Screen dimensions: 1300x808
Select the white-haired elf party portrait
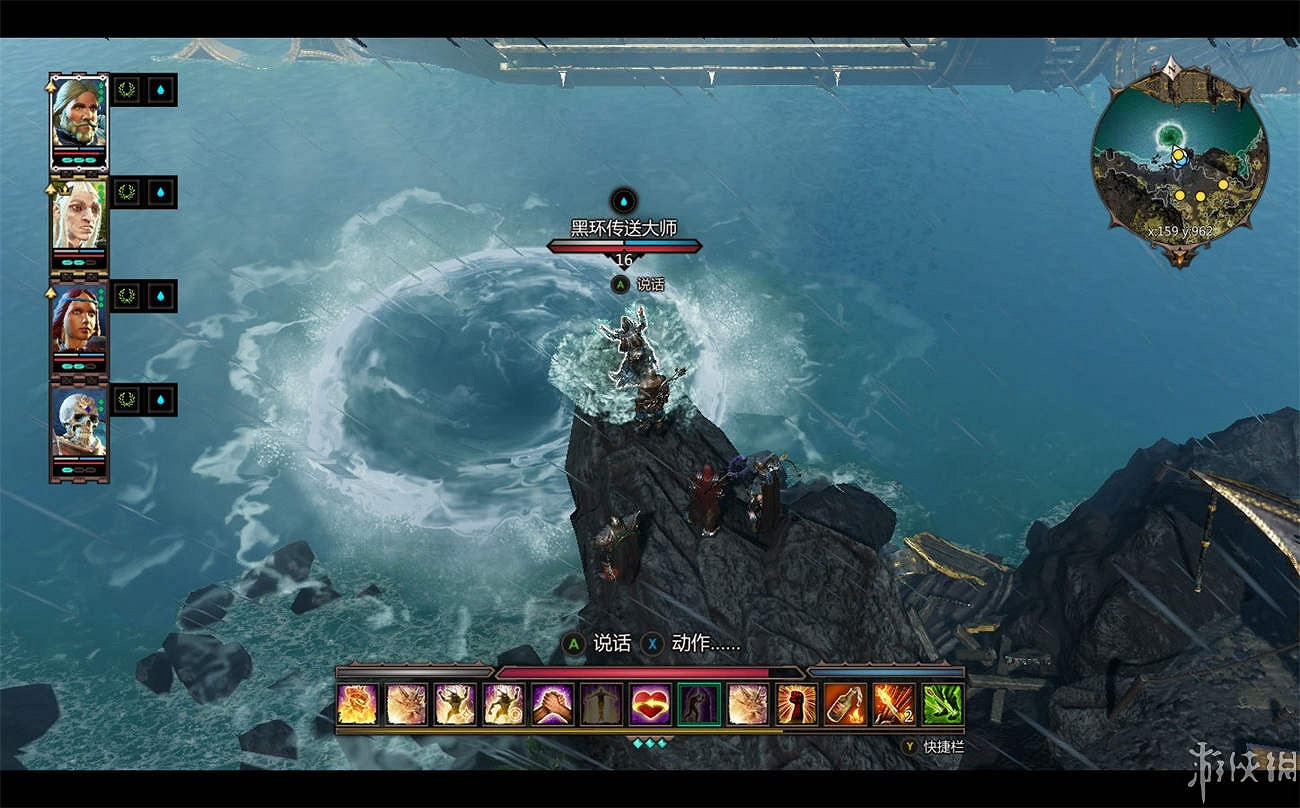coord(79,216)
